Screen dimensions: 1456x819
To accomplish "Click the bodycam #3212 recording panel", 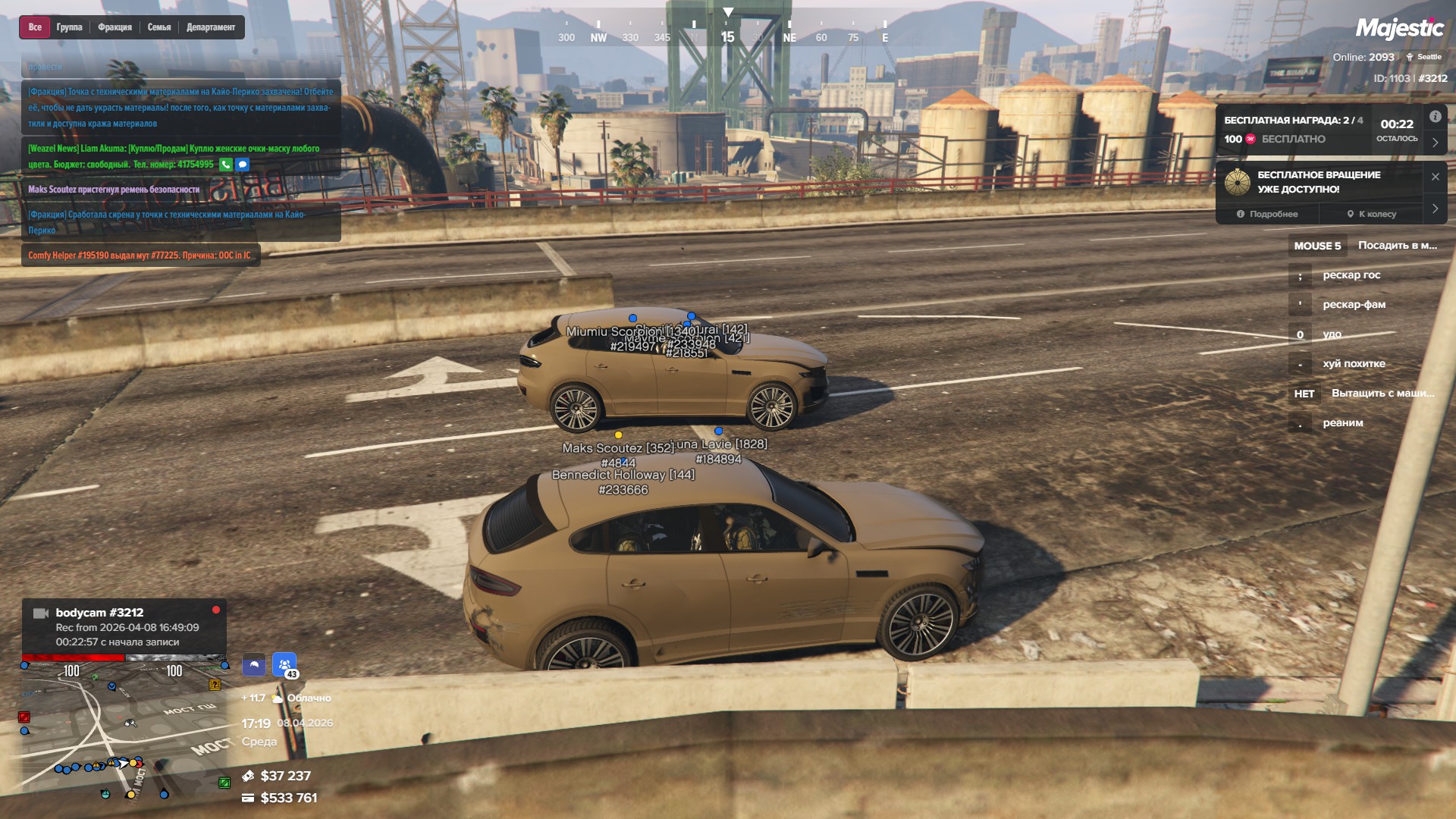I will 124,627.
